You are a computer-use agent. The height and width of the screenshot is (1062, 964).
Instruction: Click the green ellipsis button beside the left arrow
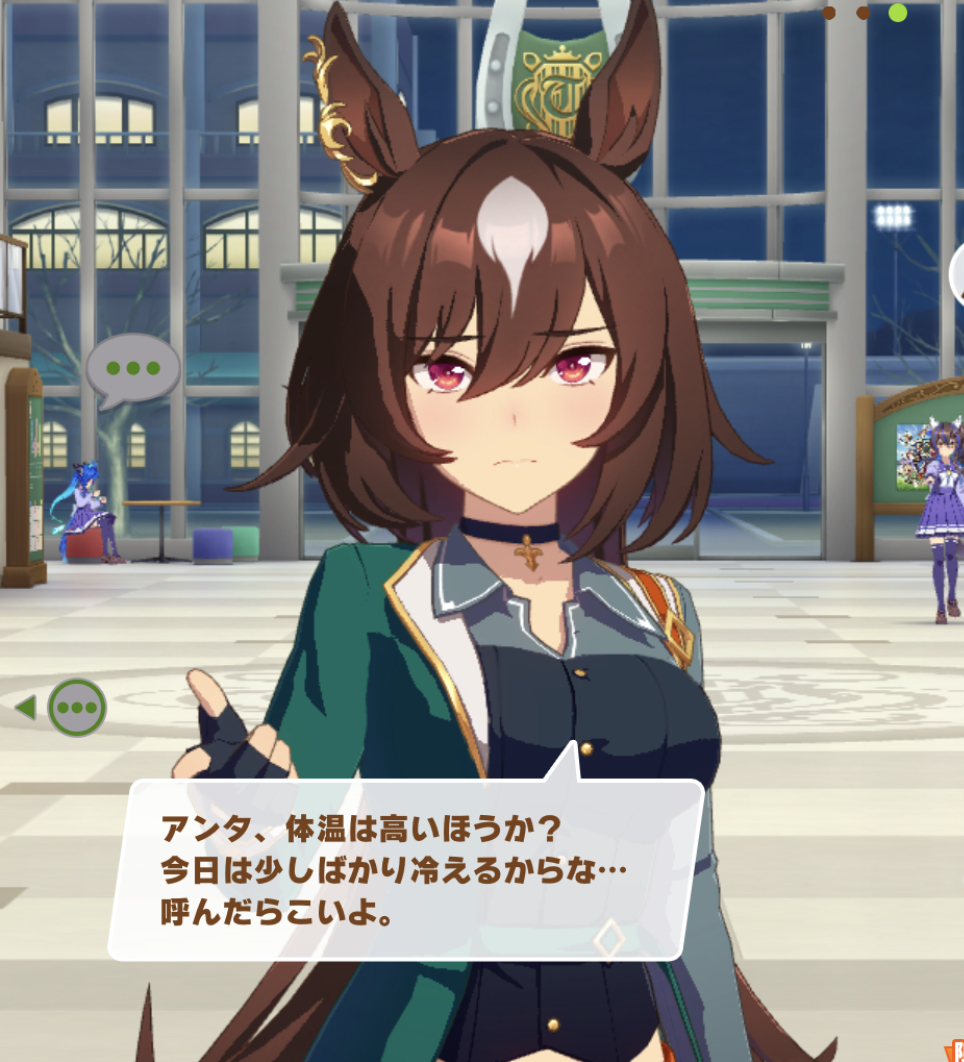click(77, 708)
